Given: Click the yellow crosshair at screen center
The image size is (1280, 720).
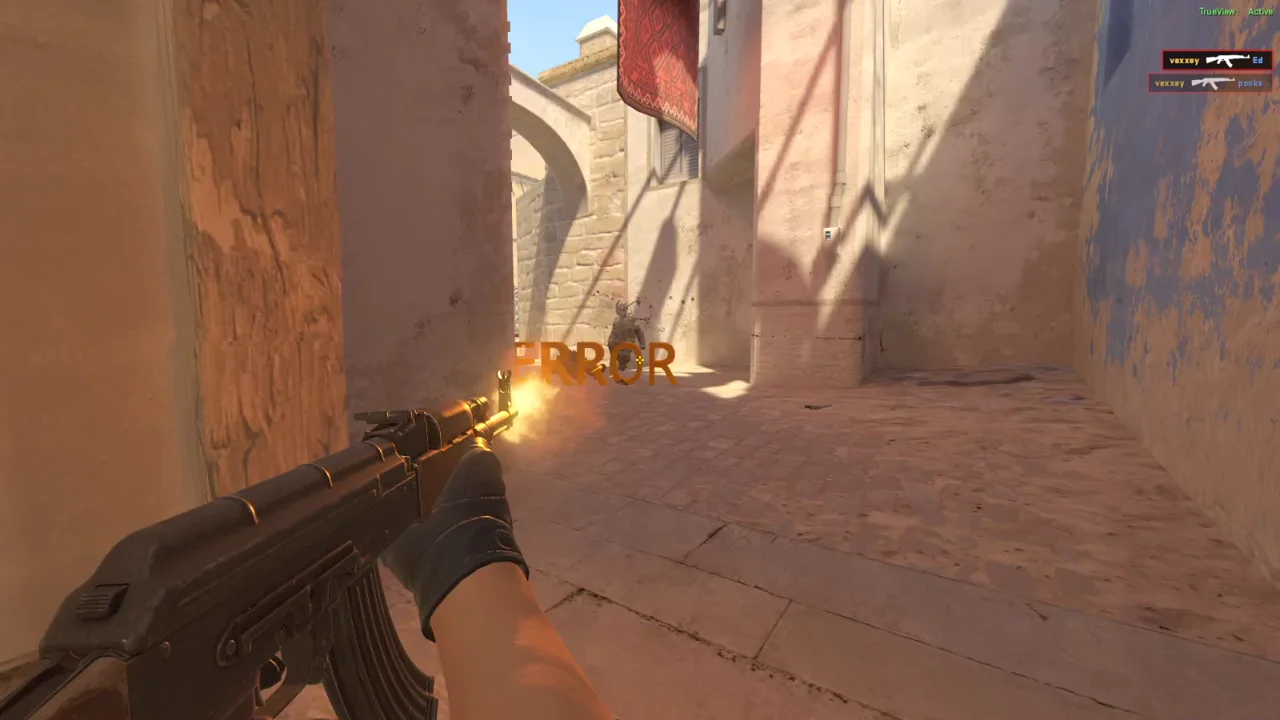Looking at the screenshot, I should point(640,360).
